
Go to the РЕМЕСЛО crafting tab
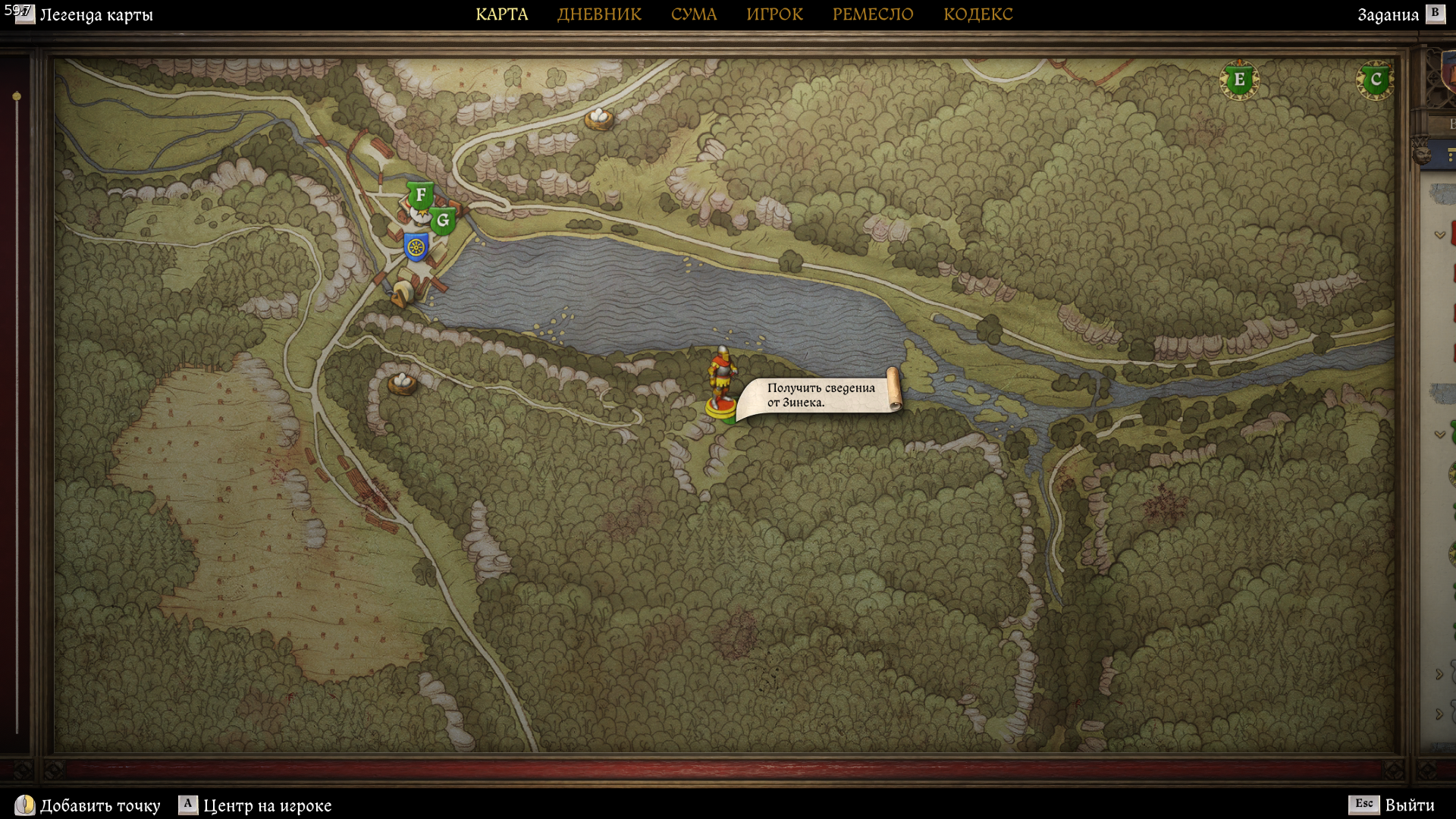(x=873, y=14)
